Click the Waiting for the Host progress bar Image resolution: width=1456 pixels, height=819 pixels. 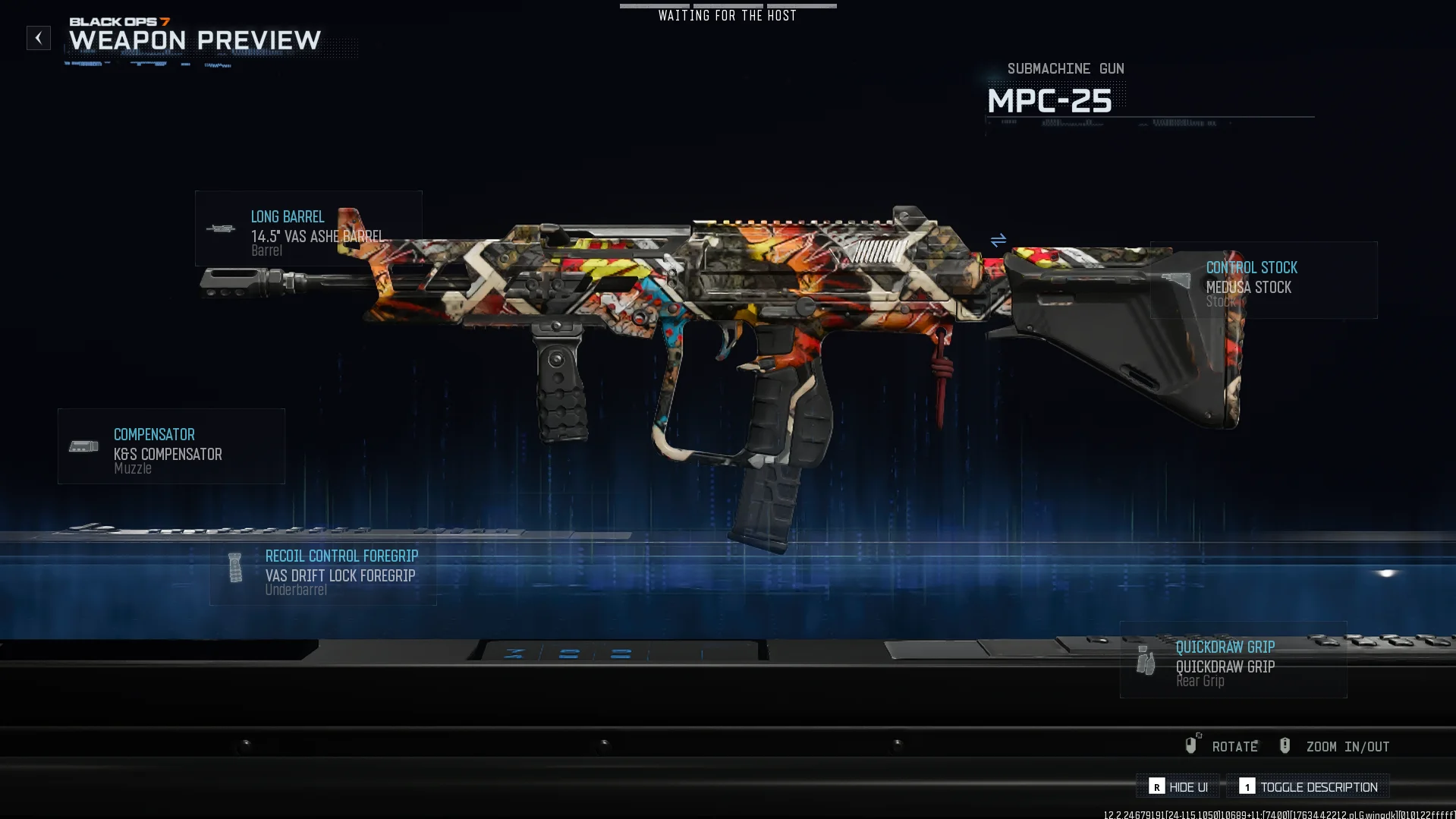click(x=727, y=6)
